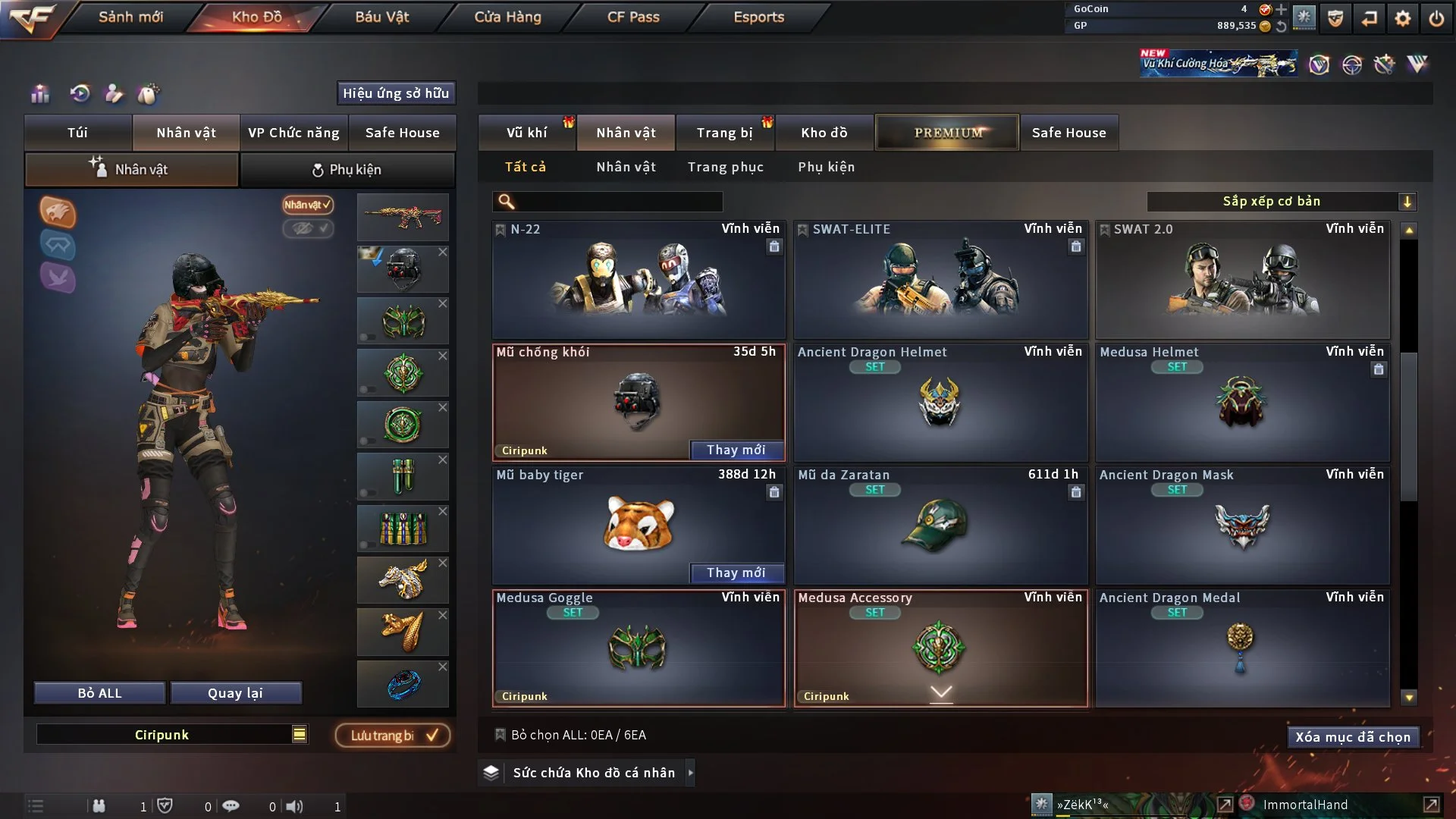Image resolution: width=1456 pixels, height=819 pixels.
Task: Select the Medusa Helmet item card
Action: coord(1242,403)
